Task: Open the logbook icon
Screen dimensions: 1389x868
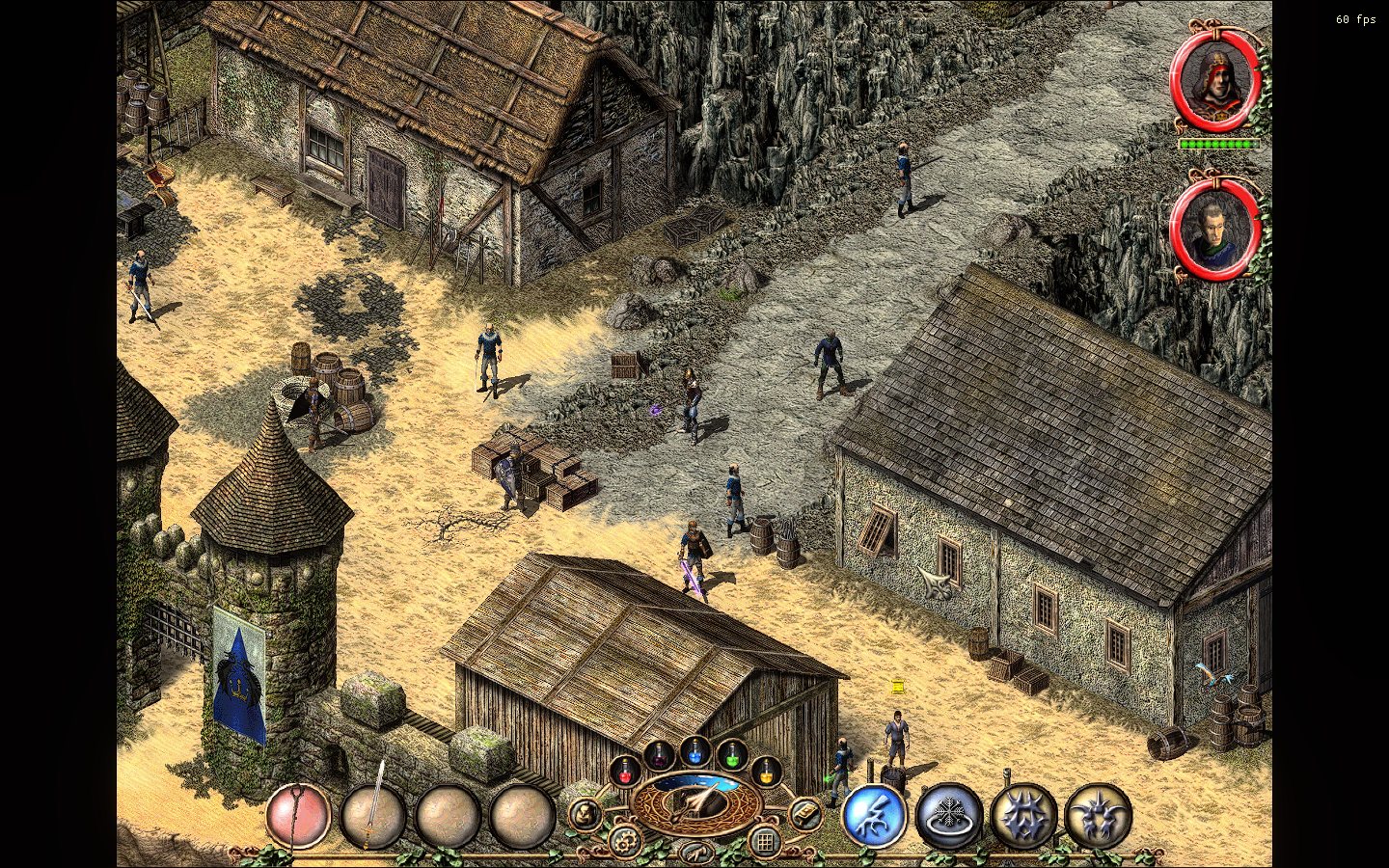Action: coord(805,815)
